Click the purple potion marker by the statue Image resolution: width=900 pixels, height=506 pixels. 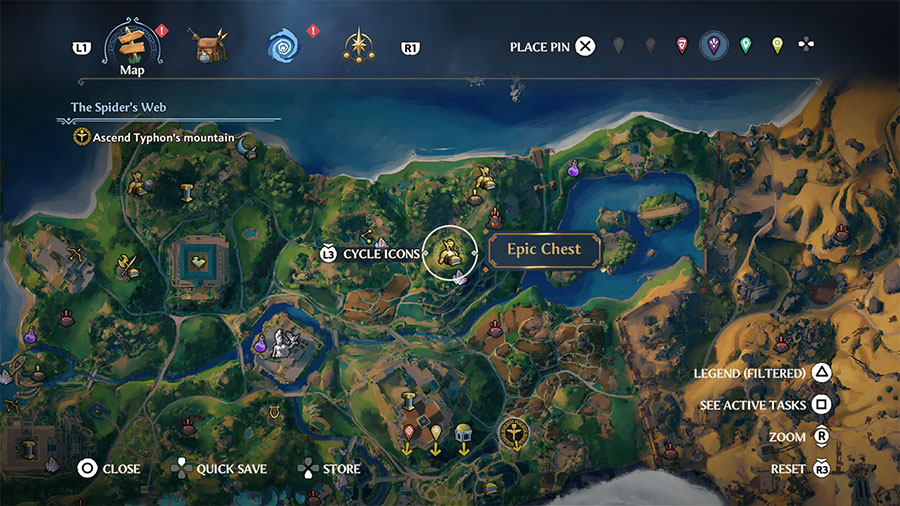260,344
